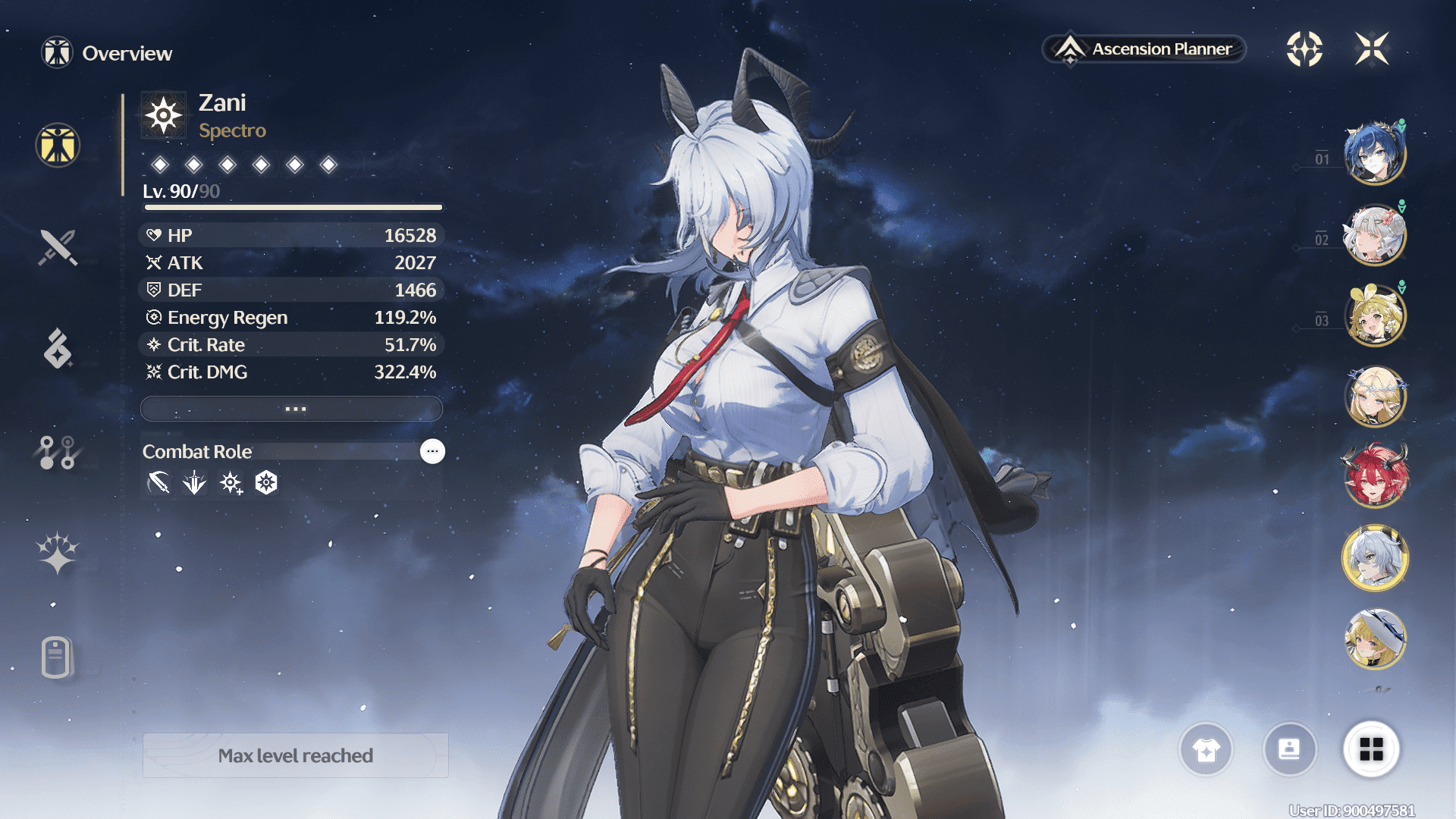Switch to the skill tree nodes tab
The height and width of the screenshot is (819, 1456).
pyautogui.click(x=58, y=452)
